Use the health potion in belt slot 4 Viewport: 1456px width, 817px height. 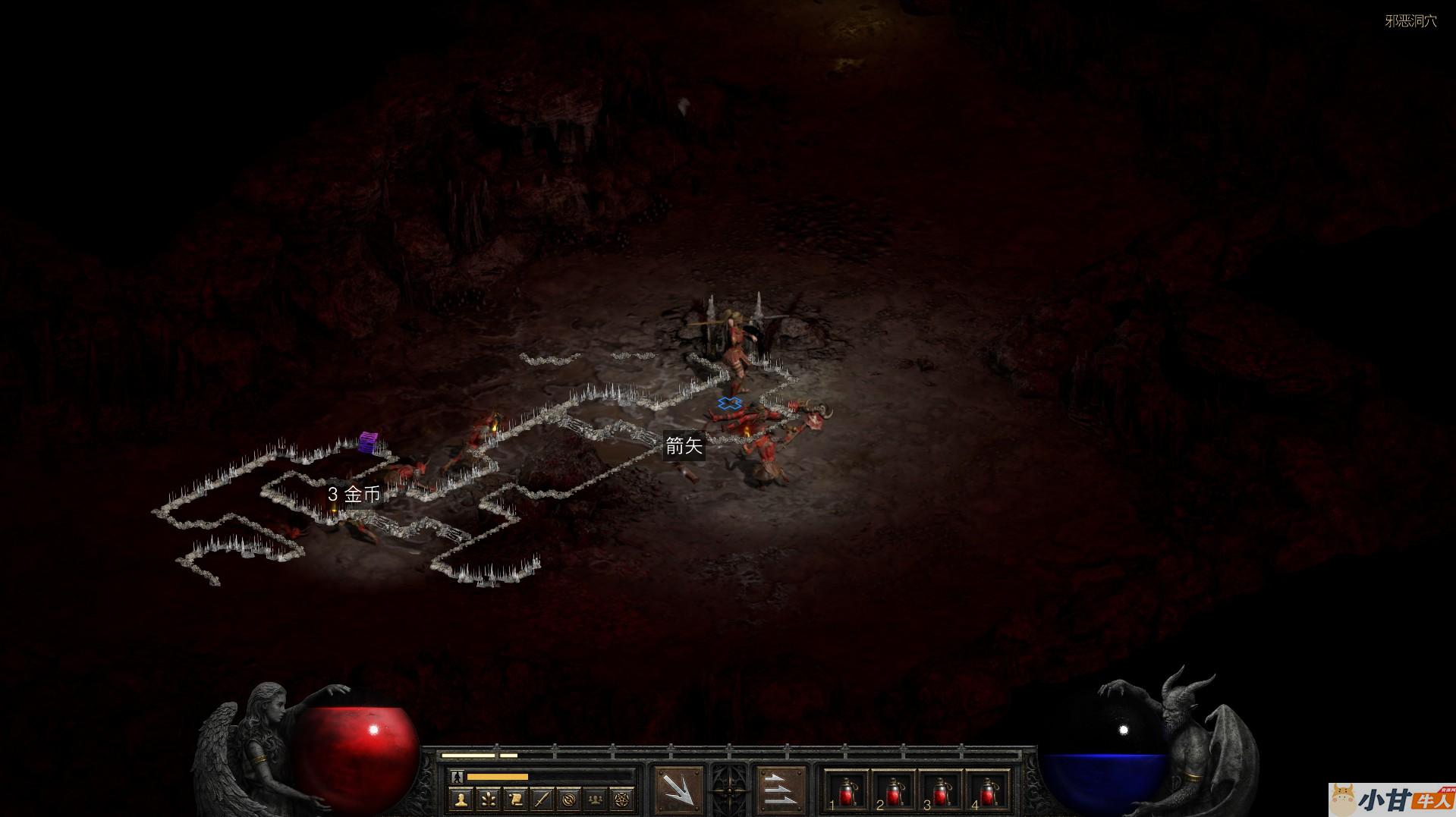[x=987, y=791]
